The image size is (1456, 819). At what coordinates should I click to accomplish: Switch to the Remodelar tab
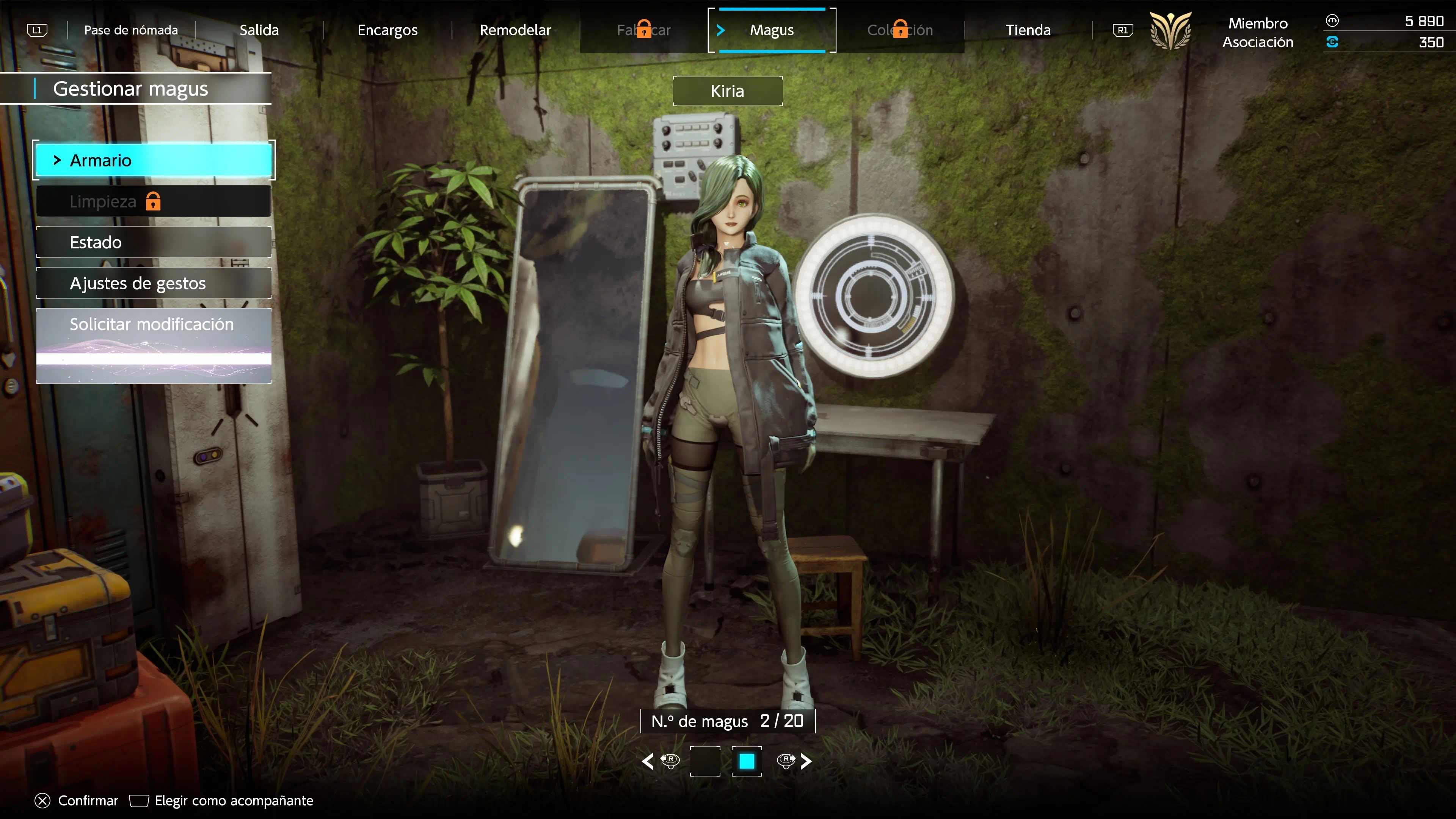point(515,30)
